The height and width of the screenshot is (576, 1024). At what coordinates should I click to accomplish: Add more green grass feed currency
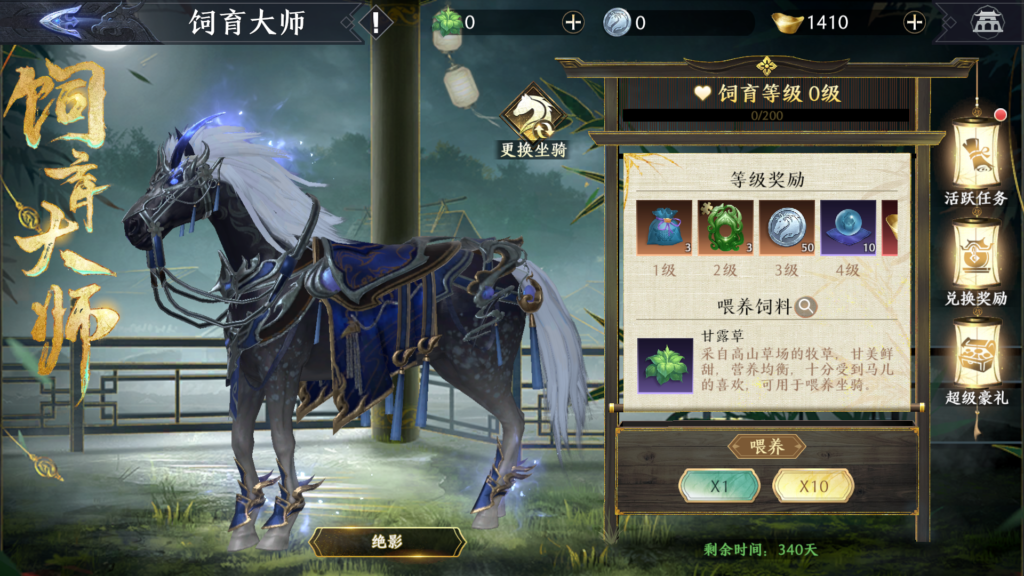click(573, 22)
